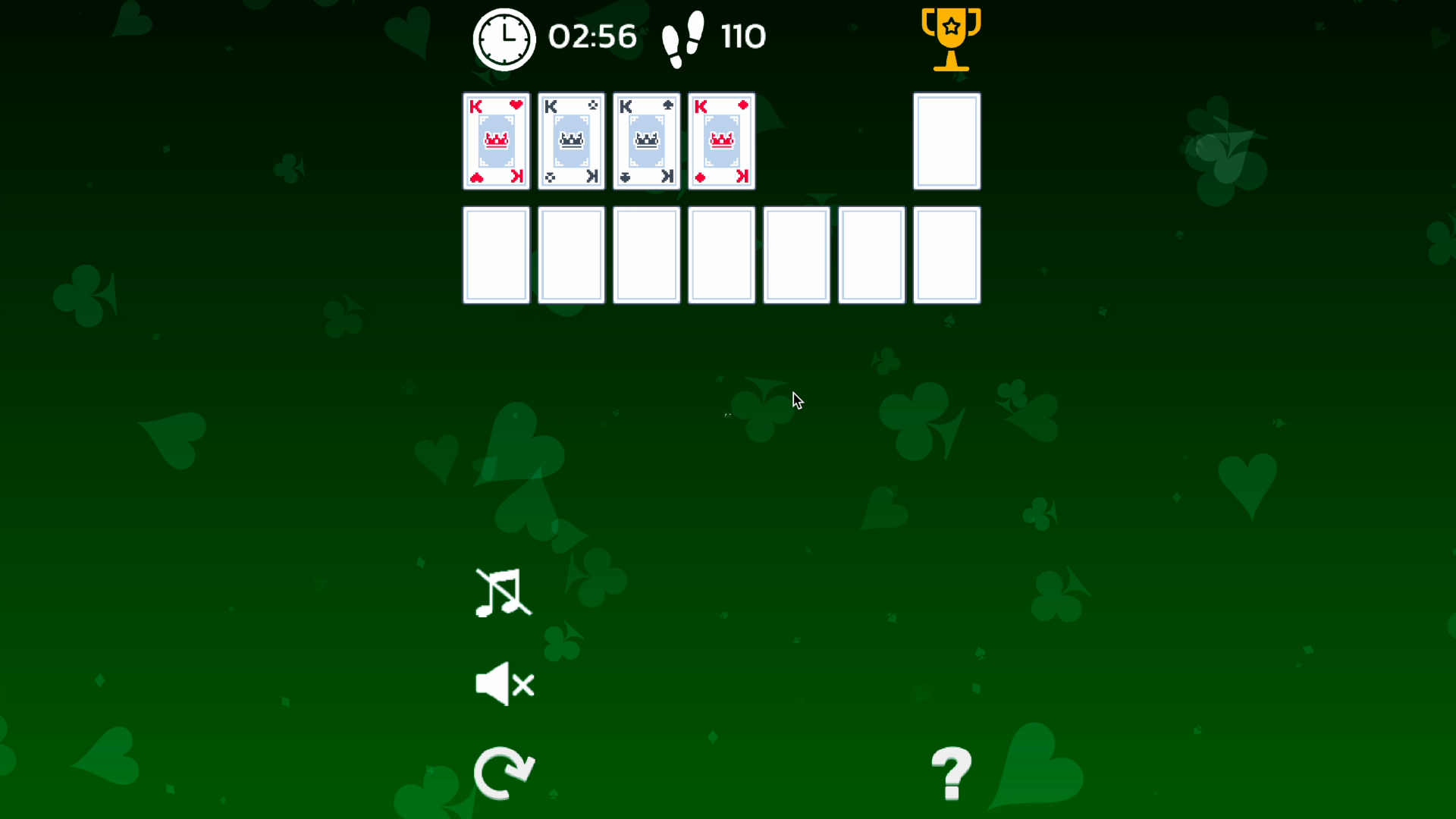Select the King of Hearts card
Image resolution: width=1456 pixels, height=819 pixels.
coord(496,141)
